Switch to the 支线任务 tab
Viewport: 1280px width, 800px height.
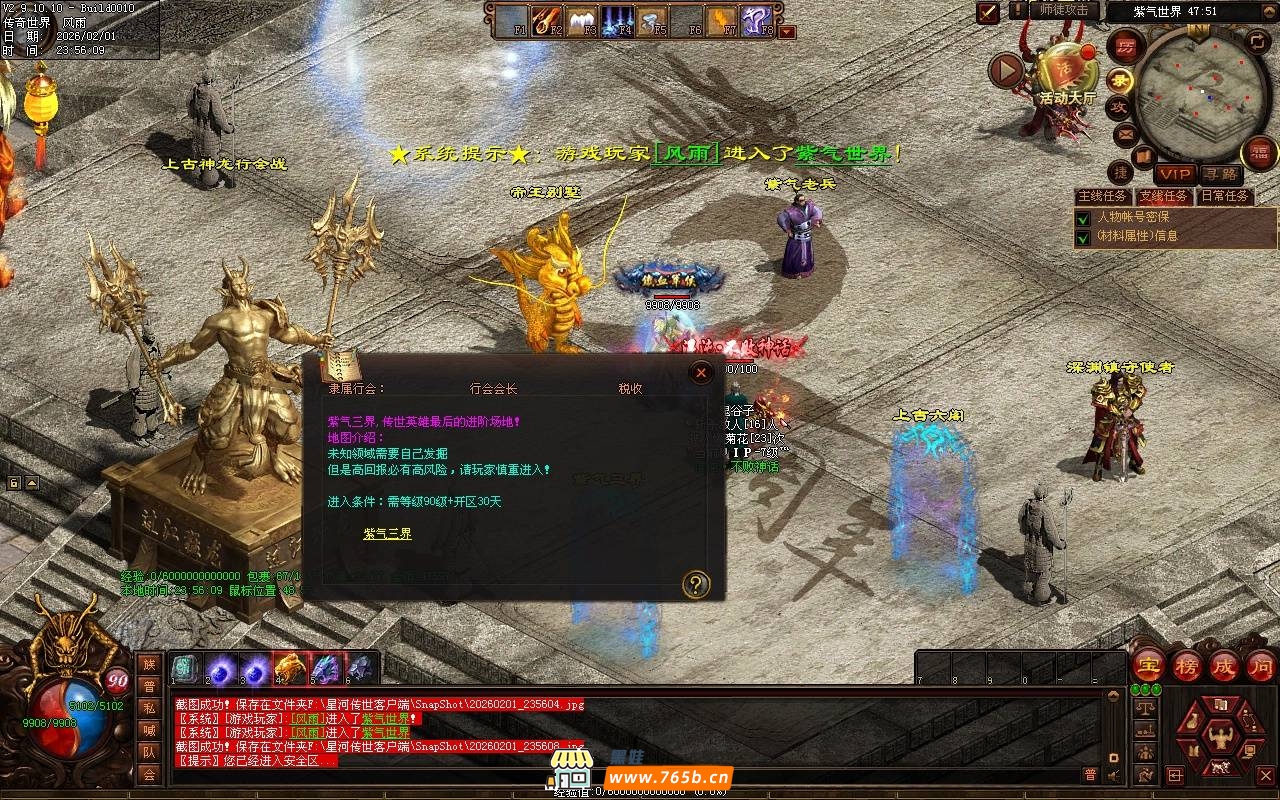point(1165,196)
